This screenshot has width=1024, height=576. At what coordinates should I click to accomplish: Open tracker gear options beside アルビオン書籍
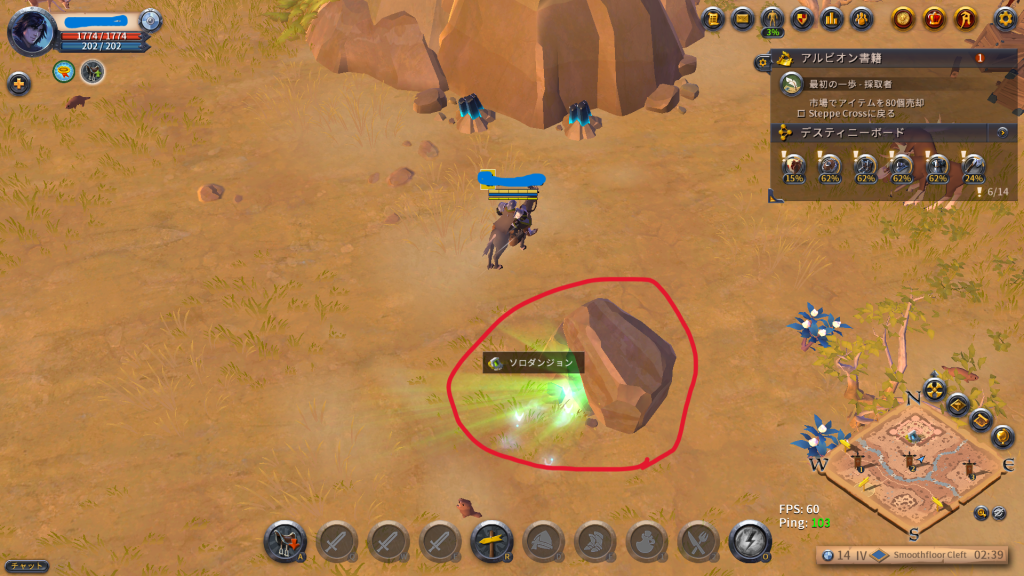(763, 62)
